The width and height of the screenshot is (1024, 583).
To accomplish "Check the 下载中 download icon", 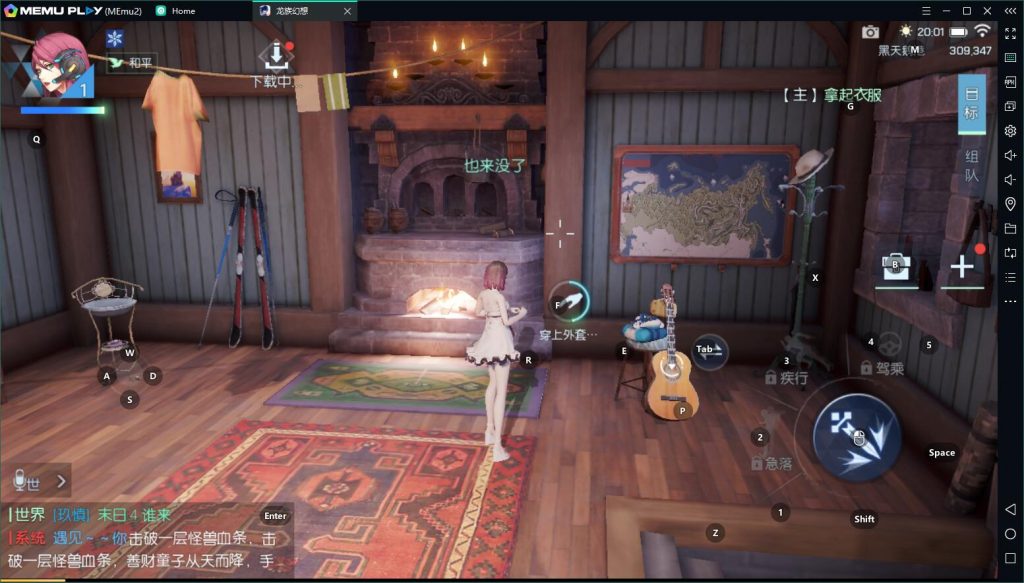I will click(x=274, y=56).
